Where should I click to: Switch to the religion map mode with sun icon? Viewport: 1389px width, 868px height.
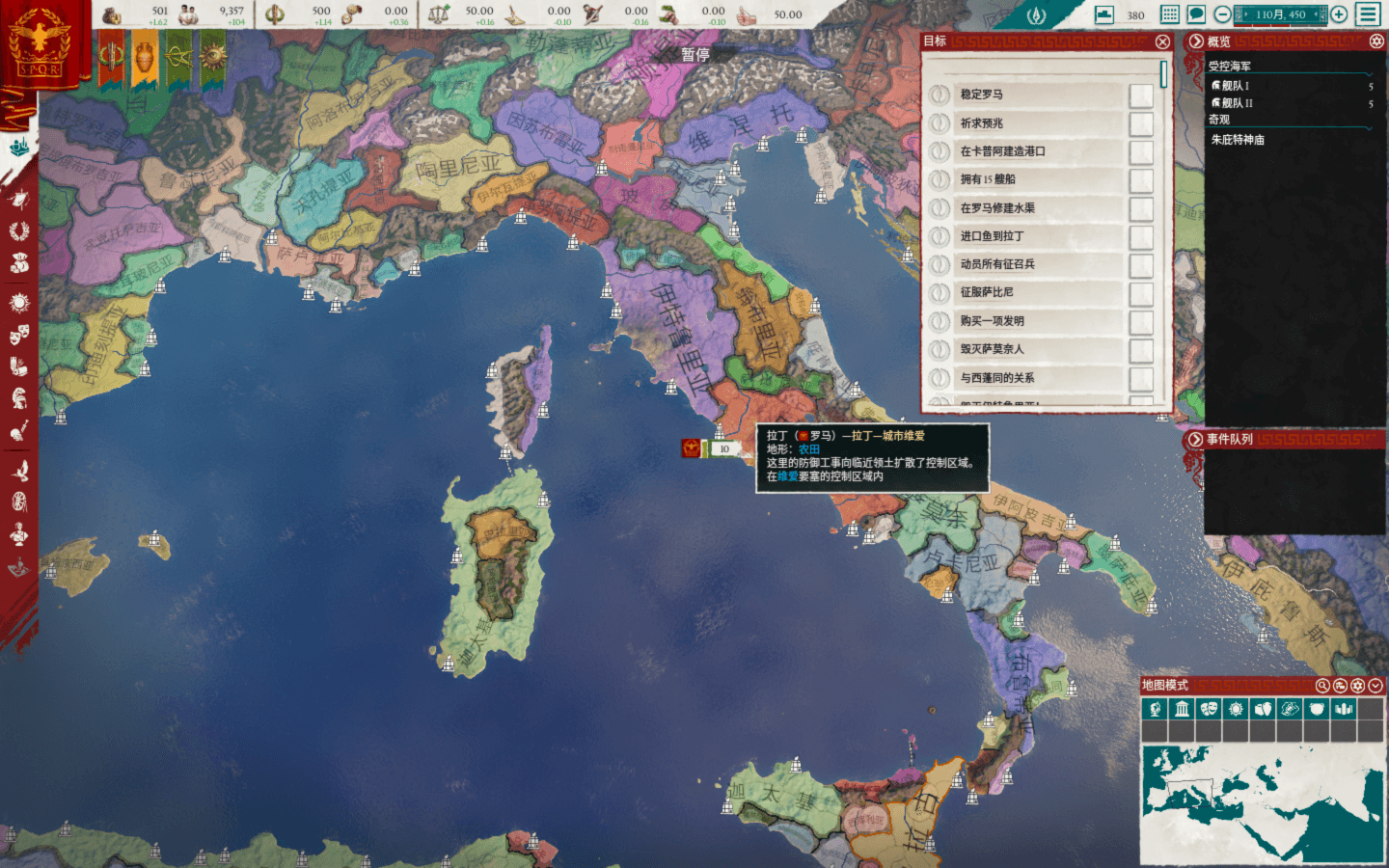(1237, 709)
